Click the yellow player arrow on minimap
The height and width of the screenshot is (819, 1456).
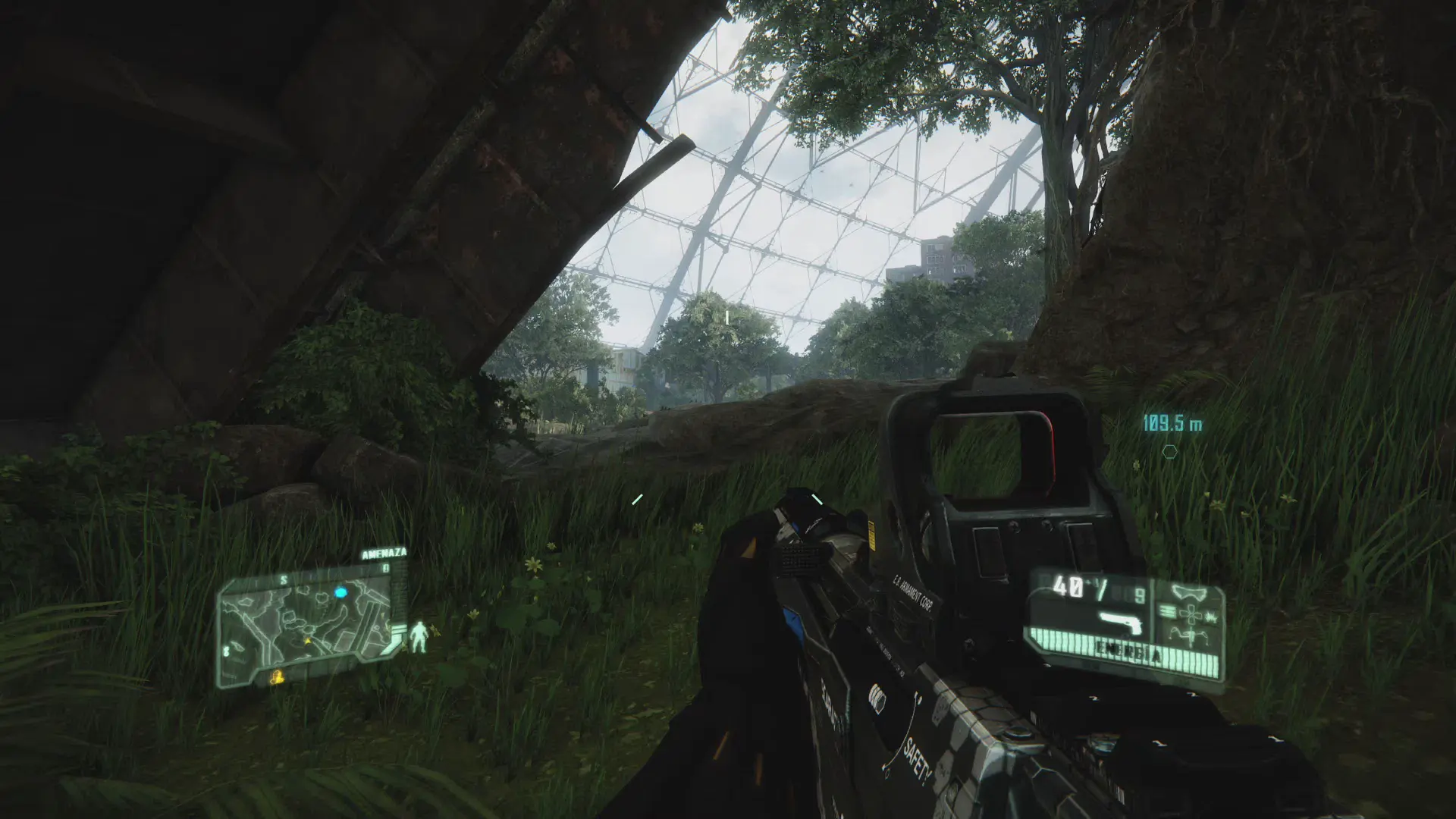[307, 641]
